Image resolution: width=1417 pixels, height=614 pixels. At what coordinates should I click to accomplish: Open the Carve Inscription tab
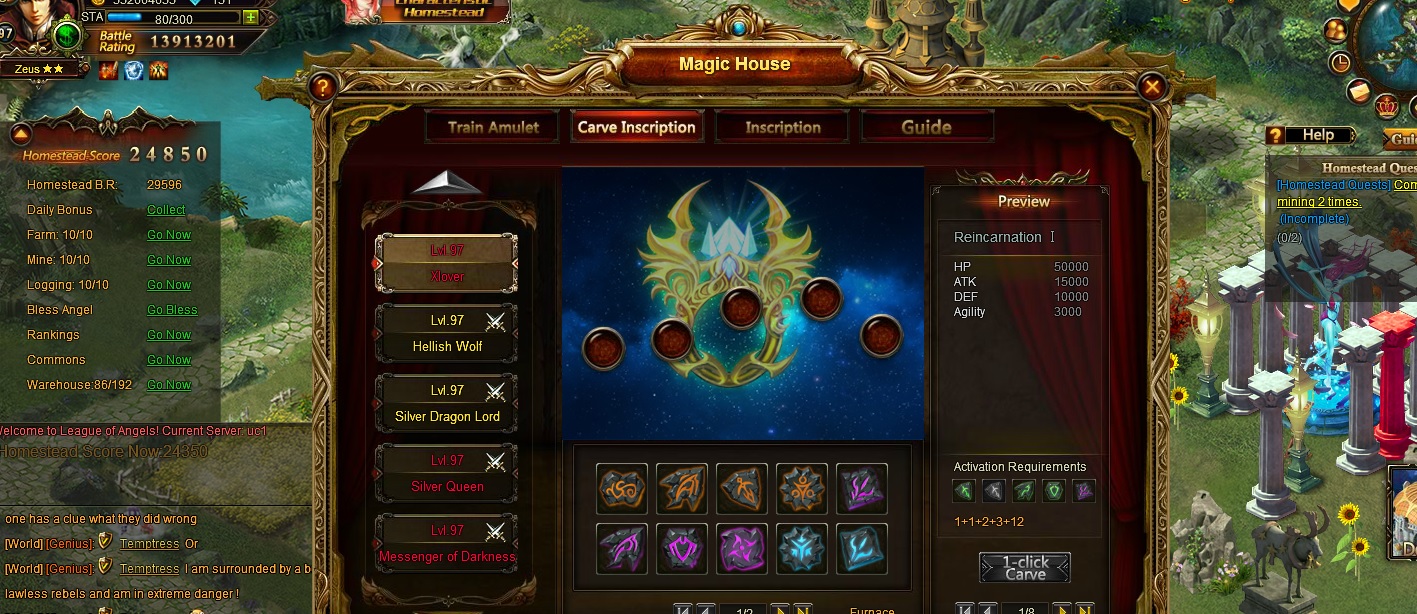pos(636,127)
